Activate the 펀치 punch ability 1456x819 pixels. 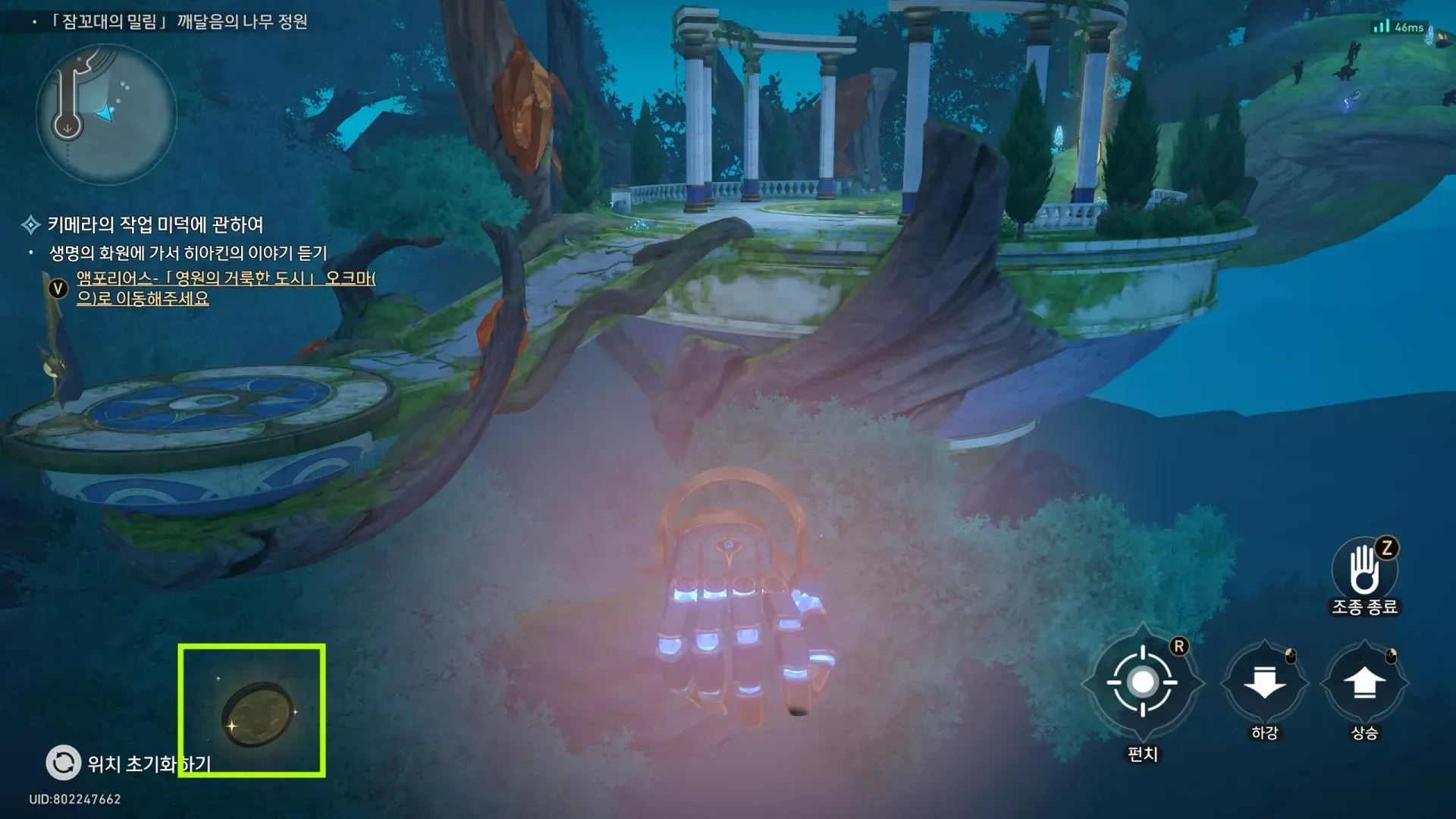(1142, 682)
